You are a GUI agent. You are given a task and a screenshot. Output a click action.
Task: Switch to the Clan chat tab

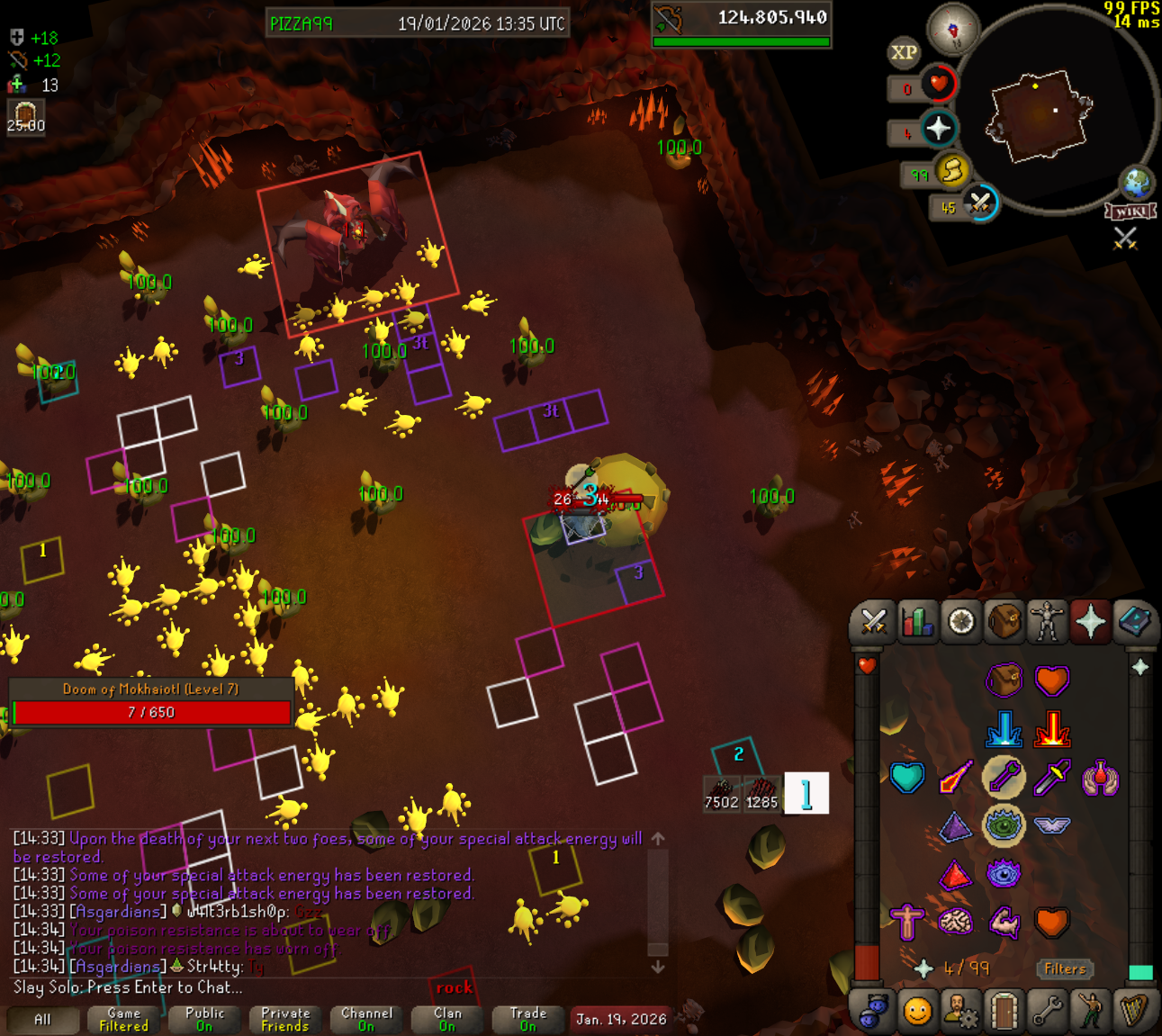[447, 1019]
